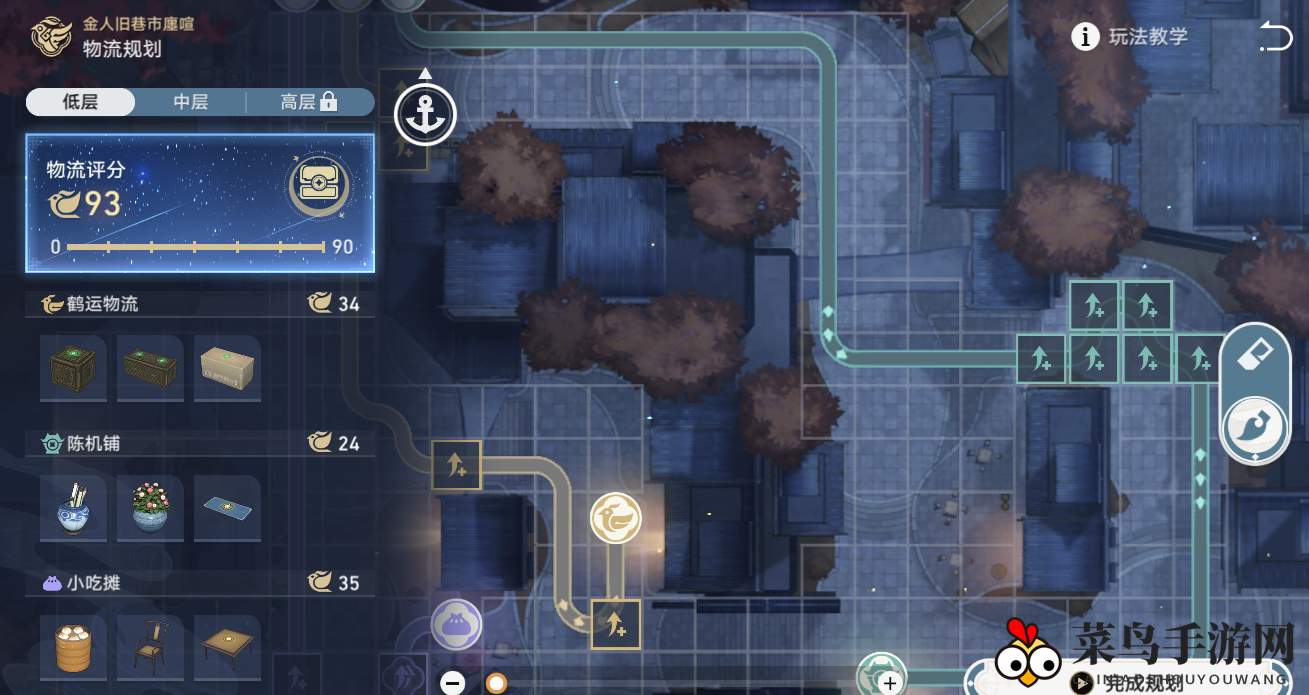Choose the blue vase with brushes
1309x695 pixels.
(73, 508)
